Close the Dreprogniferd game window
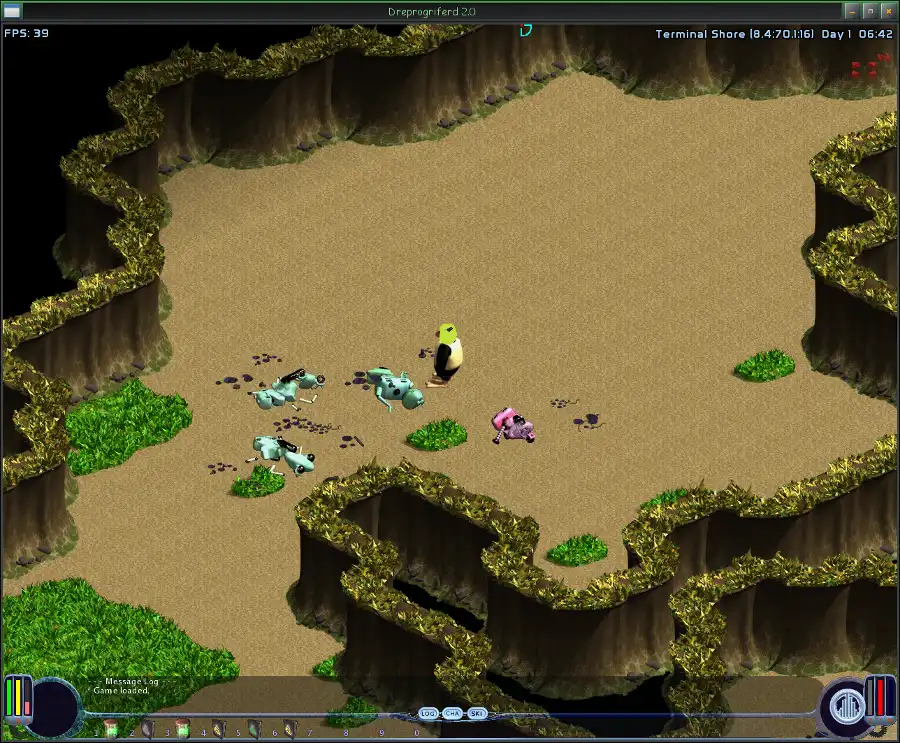Screen dimensions: 900x743 [x=887, y=11]
